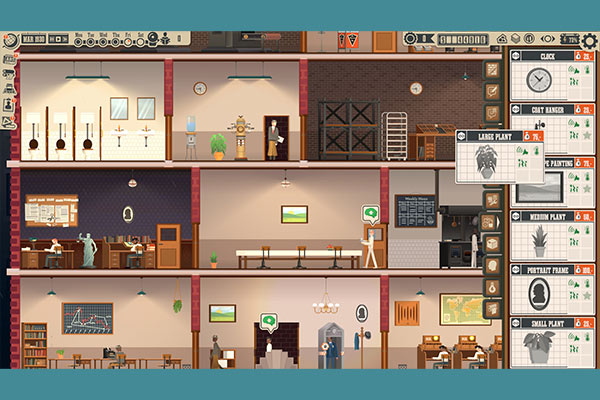The image size is (600, 400).
Task: Open the globe icon in the top-left corner
Action: [x=9, y=41]
